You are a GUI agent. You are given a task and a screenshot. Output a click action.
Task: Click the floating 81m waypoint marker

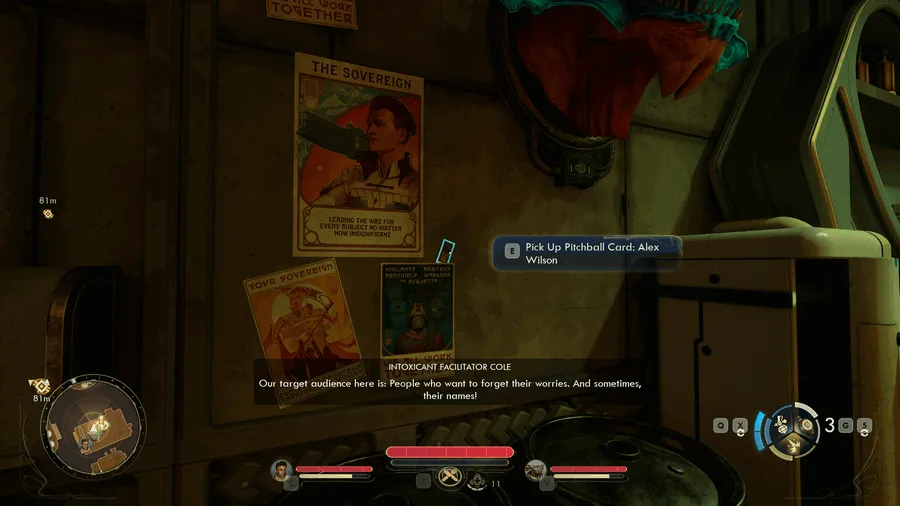coord(47,213)
